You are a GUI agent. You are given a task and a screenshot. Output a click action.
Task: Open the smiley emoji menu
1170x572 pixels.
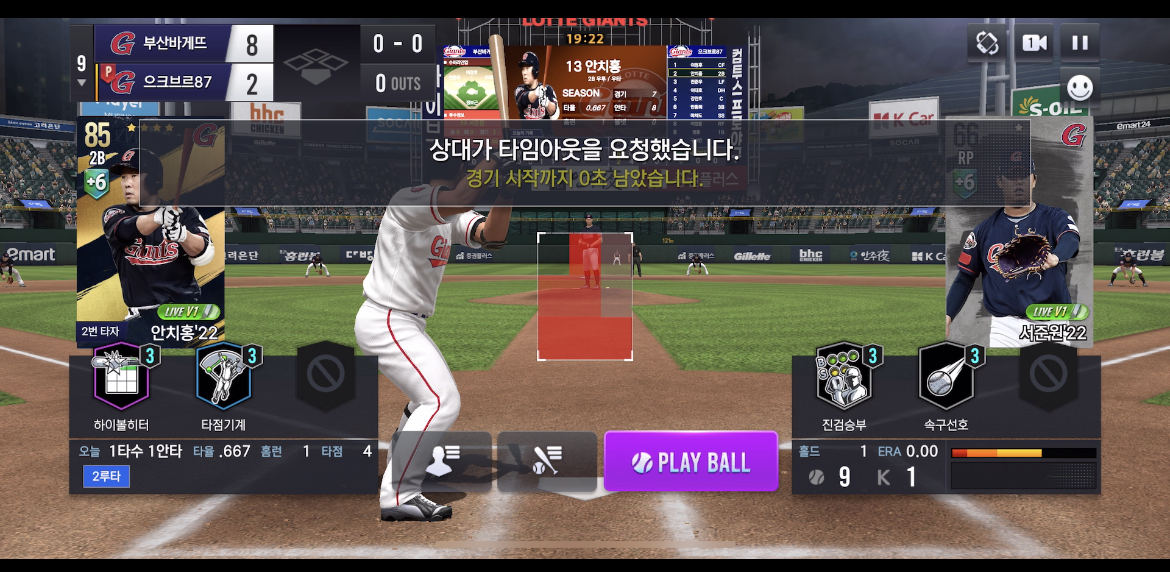pos(1080,88)
